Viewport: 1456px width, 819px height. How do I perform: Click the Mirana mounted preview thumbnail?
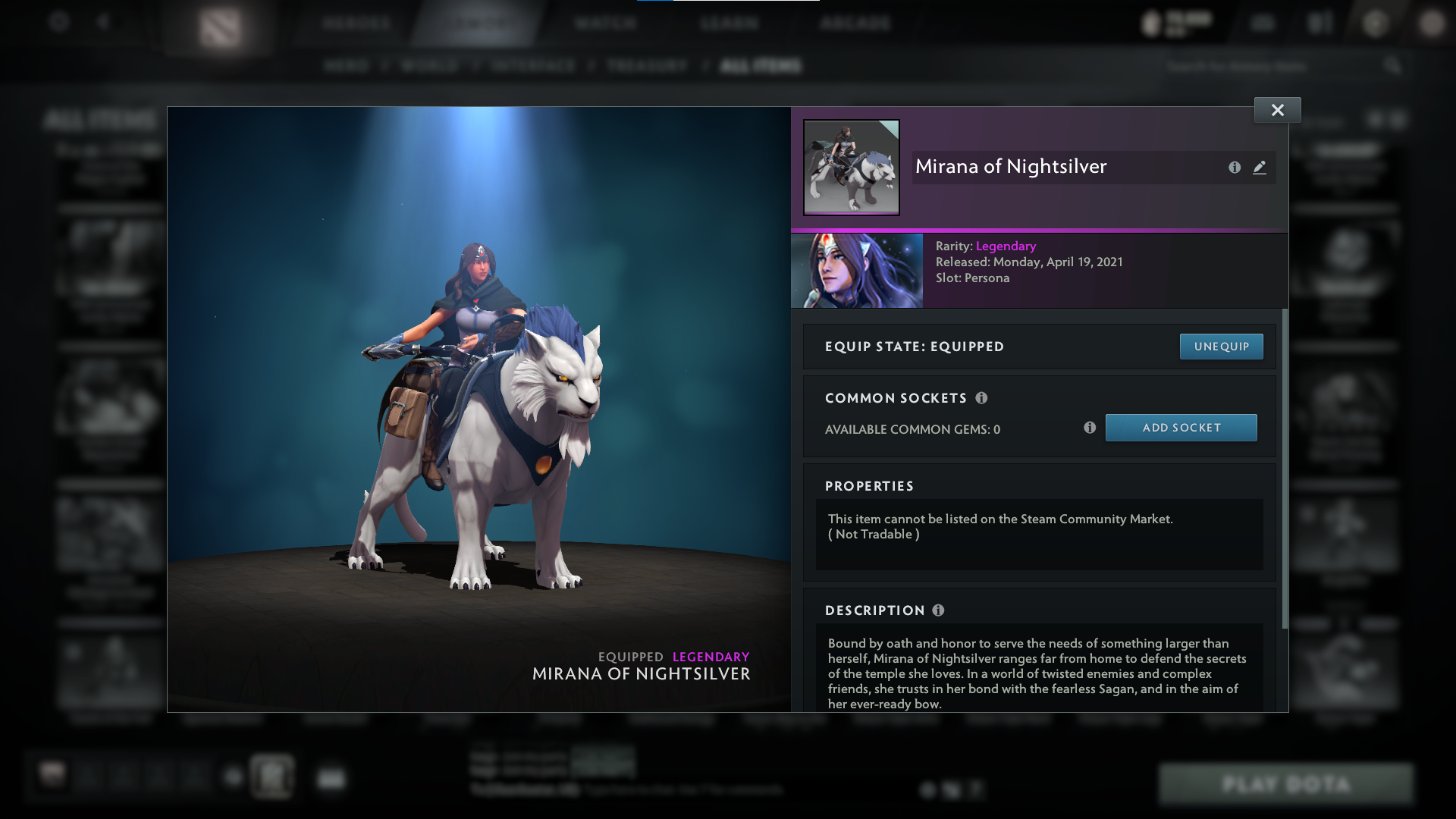[x=851, y=168]
